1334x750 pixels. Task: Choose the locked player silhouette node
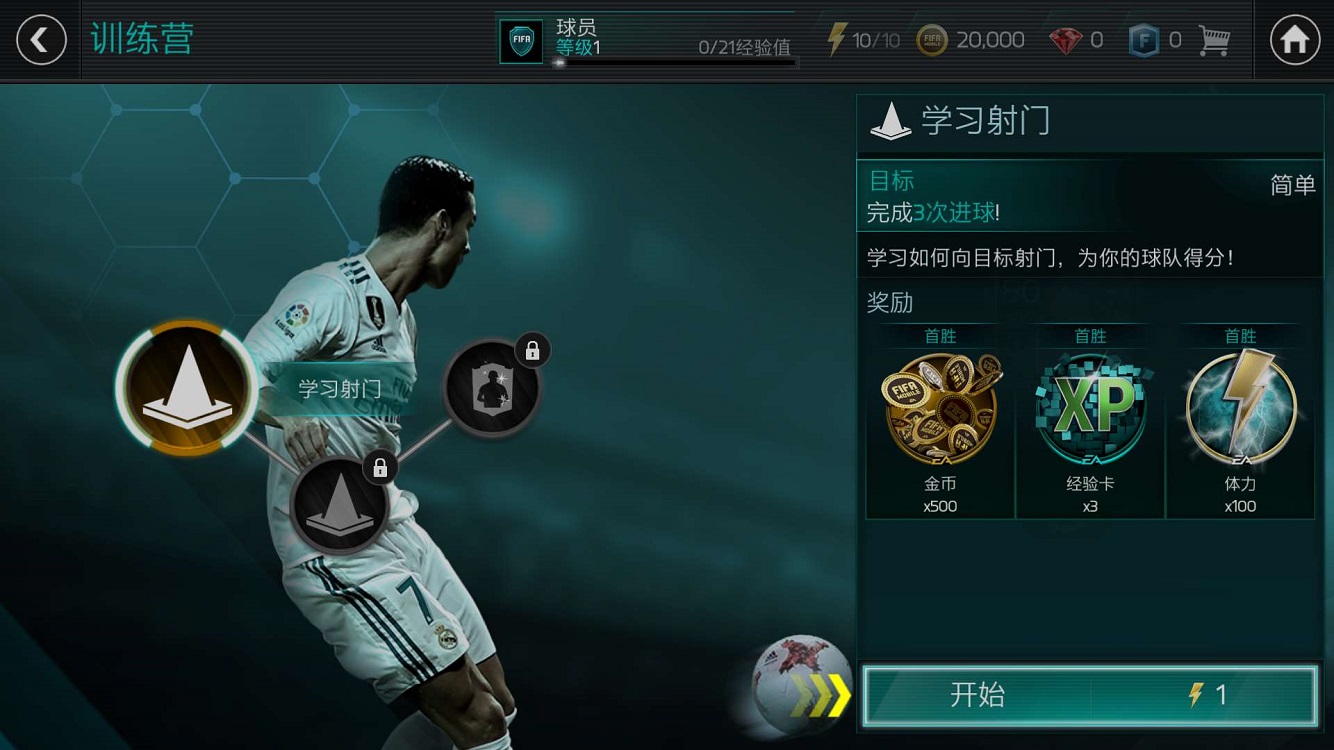click(491, 388)
